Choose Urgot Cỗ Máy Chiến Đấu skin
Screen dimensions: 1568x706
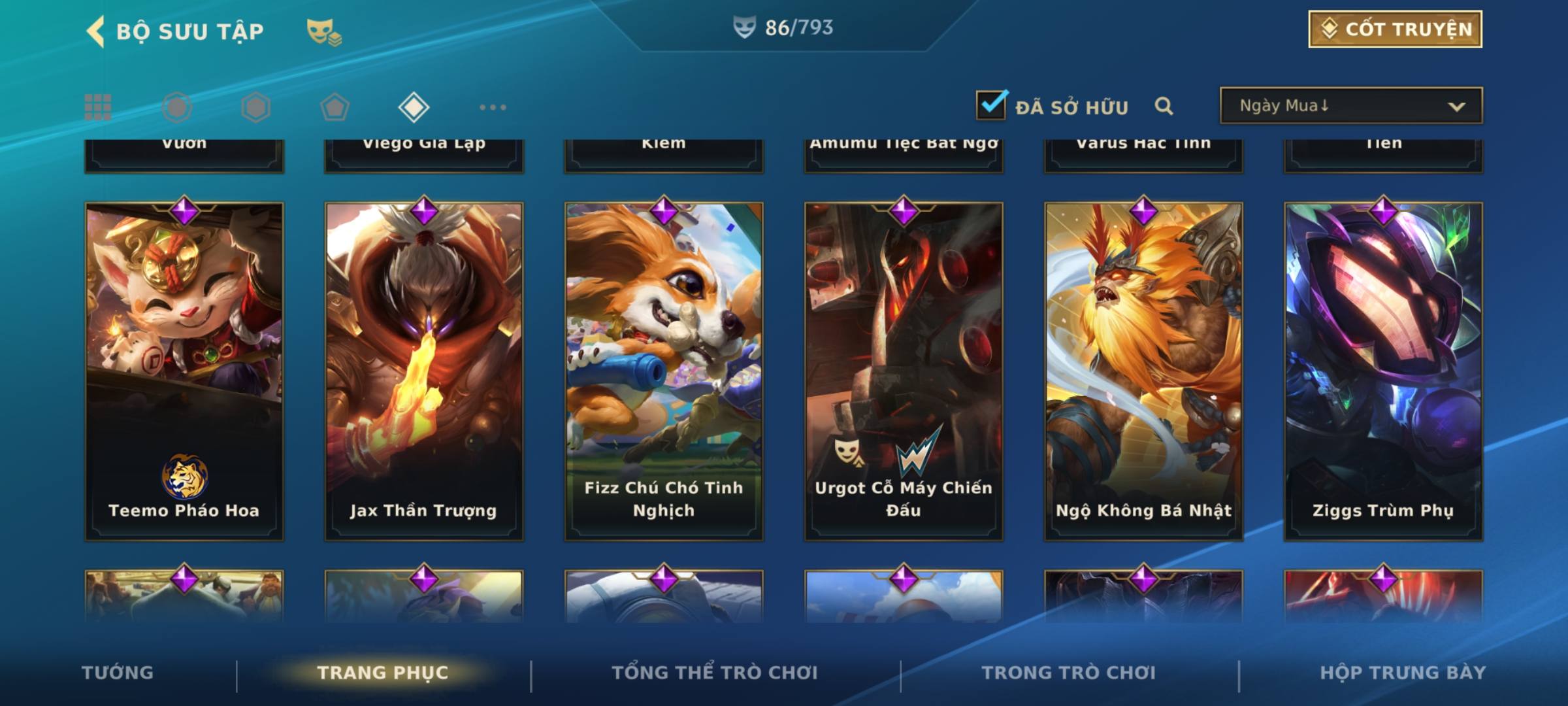click(904, 371)
